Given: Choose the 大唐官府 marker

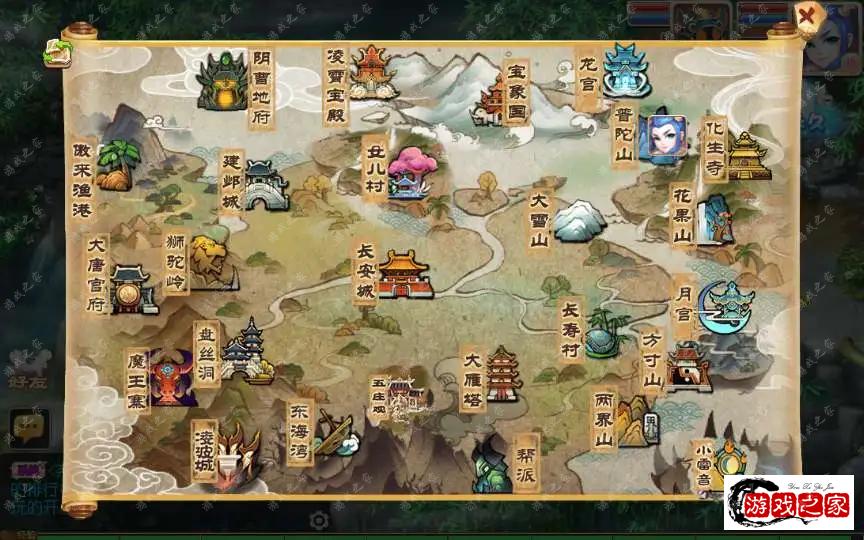Looking at the screenshot, I should (x=133, y=289).
